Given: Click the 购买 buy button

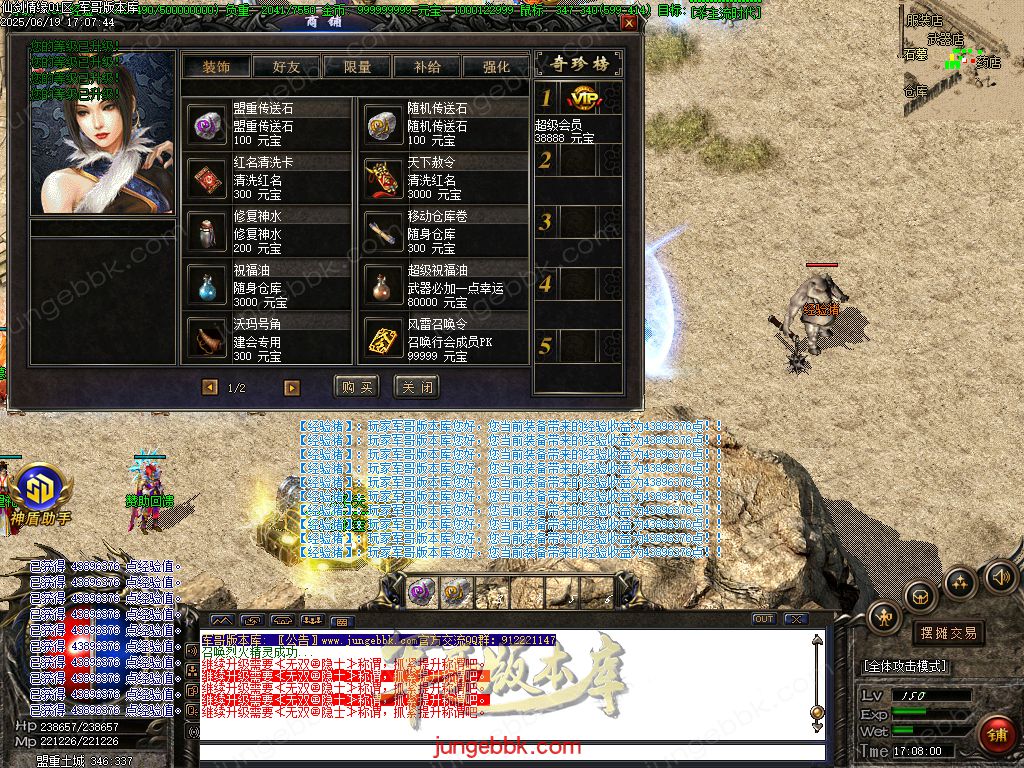Looking at the screenshot, I should 356,387.
